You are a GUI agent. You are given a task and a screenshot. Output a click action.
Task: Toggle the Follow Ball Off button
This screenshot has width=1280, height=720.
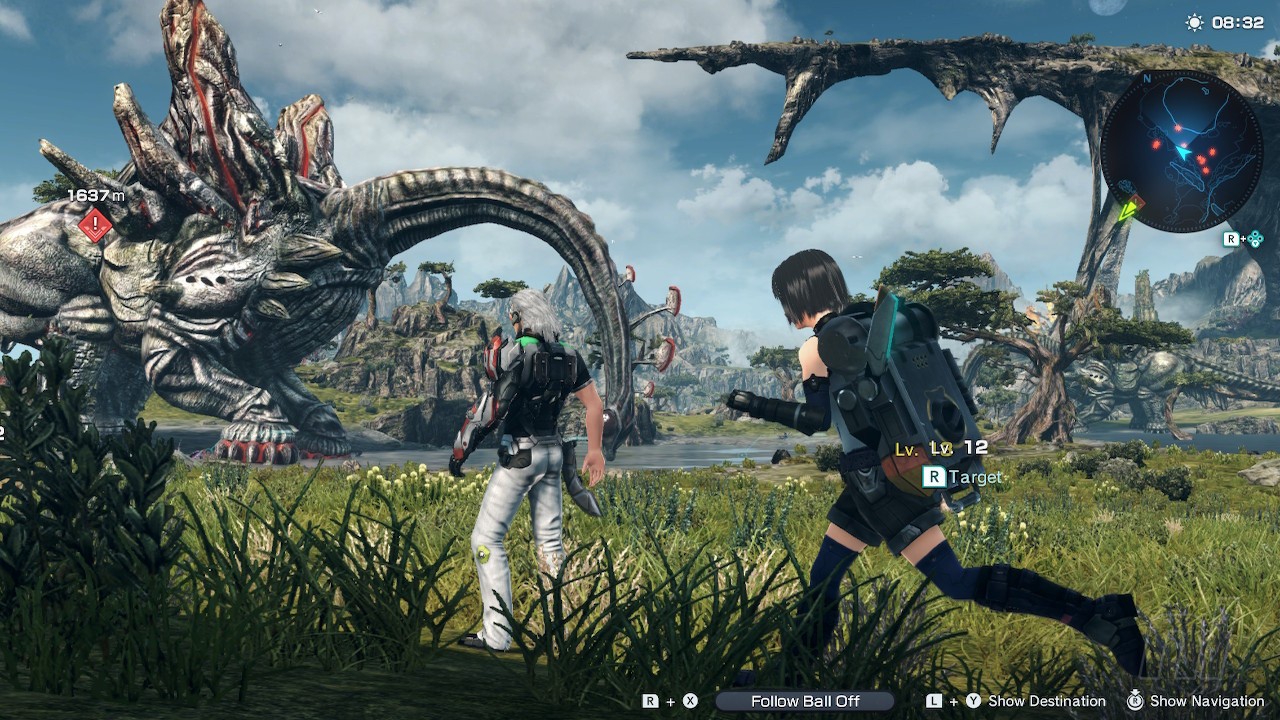point(805,701)
